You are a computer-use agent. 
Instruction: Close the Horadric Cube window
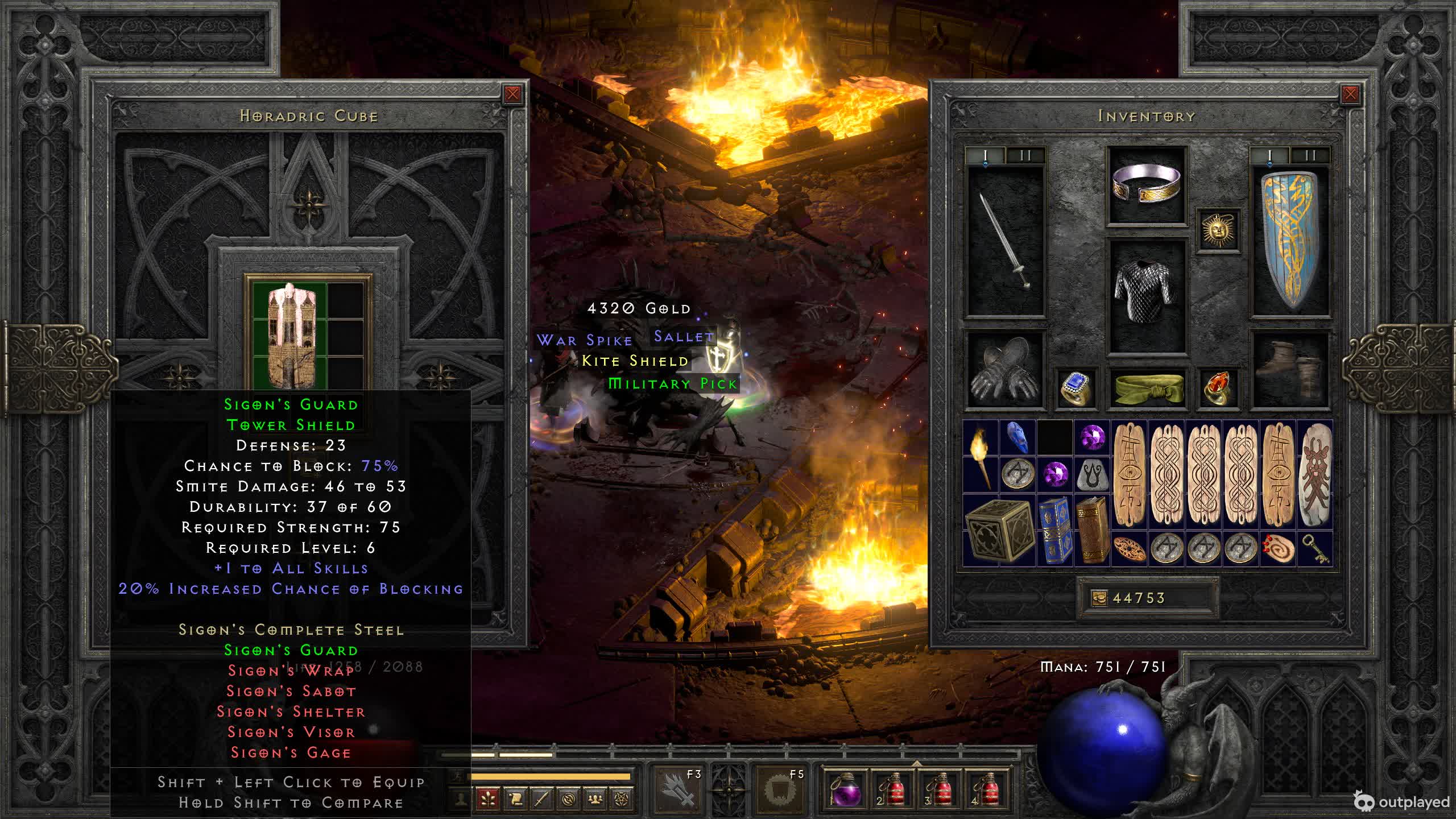pos(512,94)
